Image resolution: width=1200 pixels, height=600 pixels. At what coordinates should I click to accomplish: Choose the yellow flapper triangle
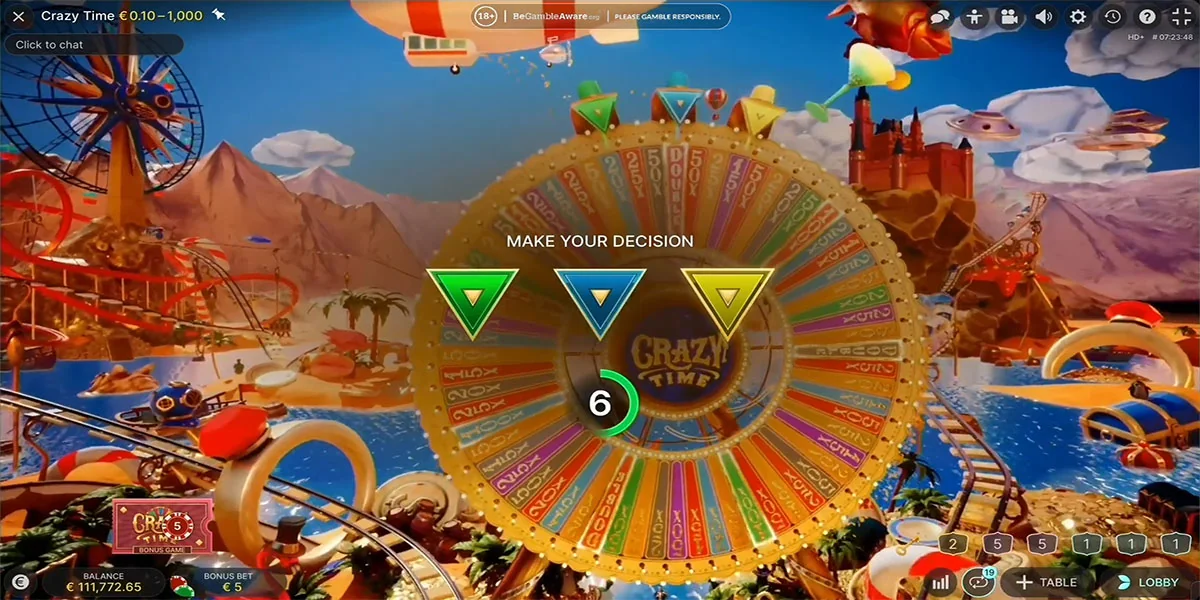point(727,297)
